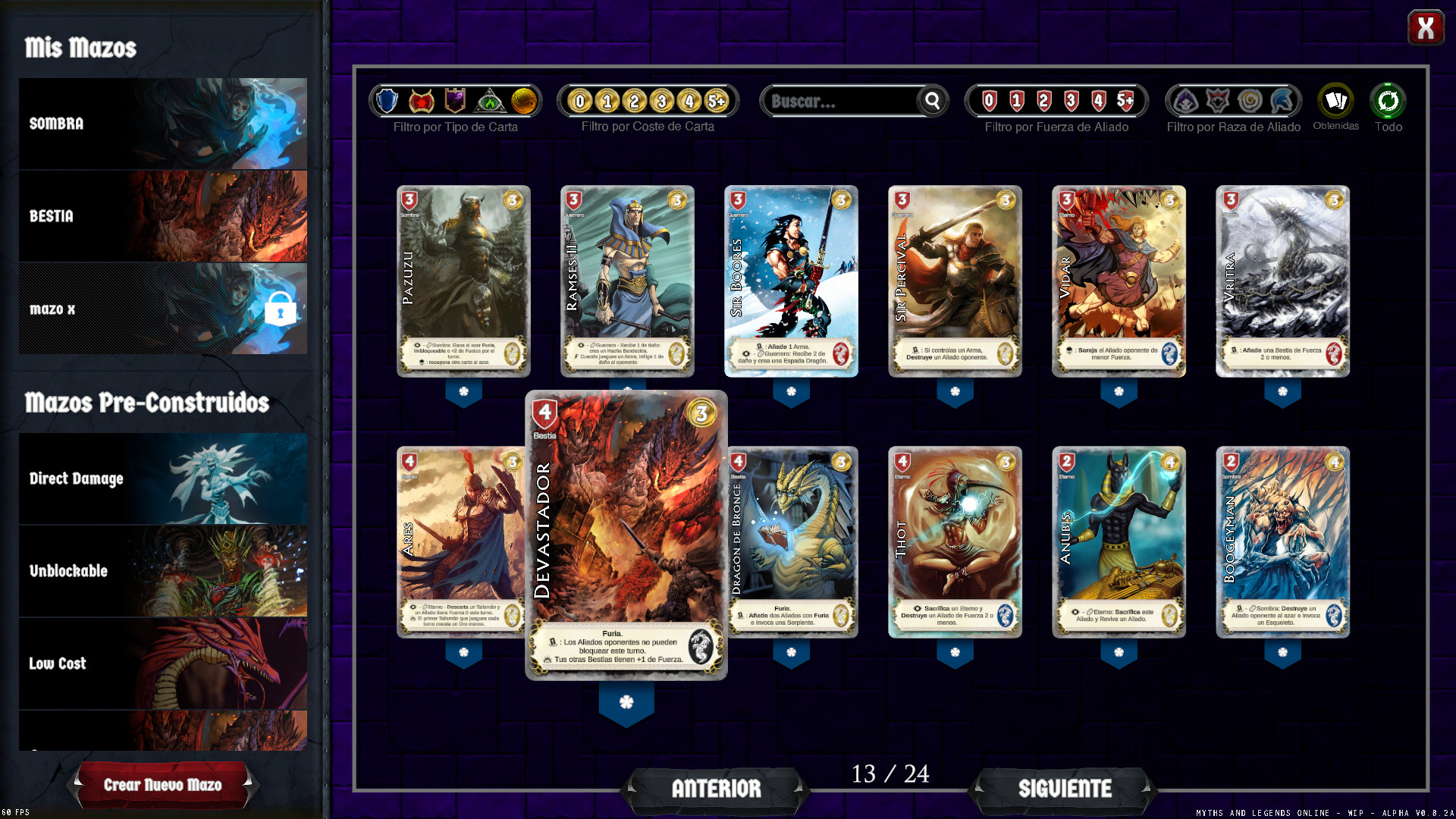
Task: Select the blue shield card type filter
Action: click(x=387, y=102)
